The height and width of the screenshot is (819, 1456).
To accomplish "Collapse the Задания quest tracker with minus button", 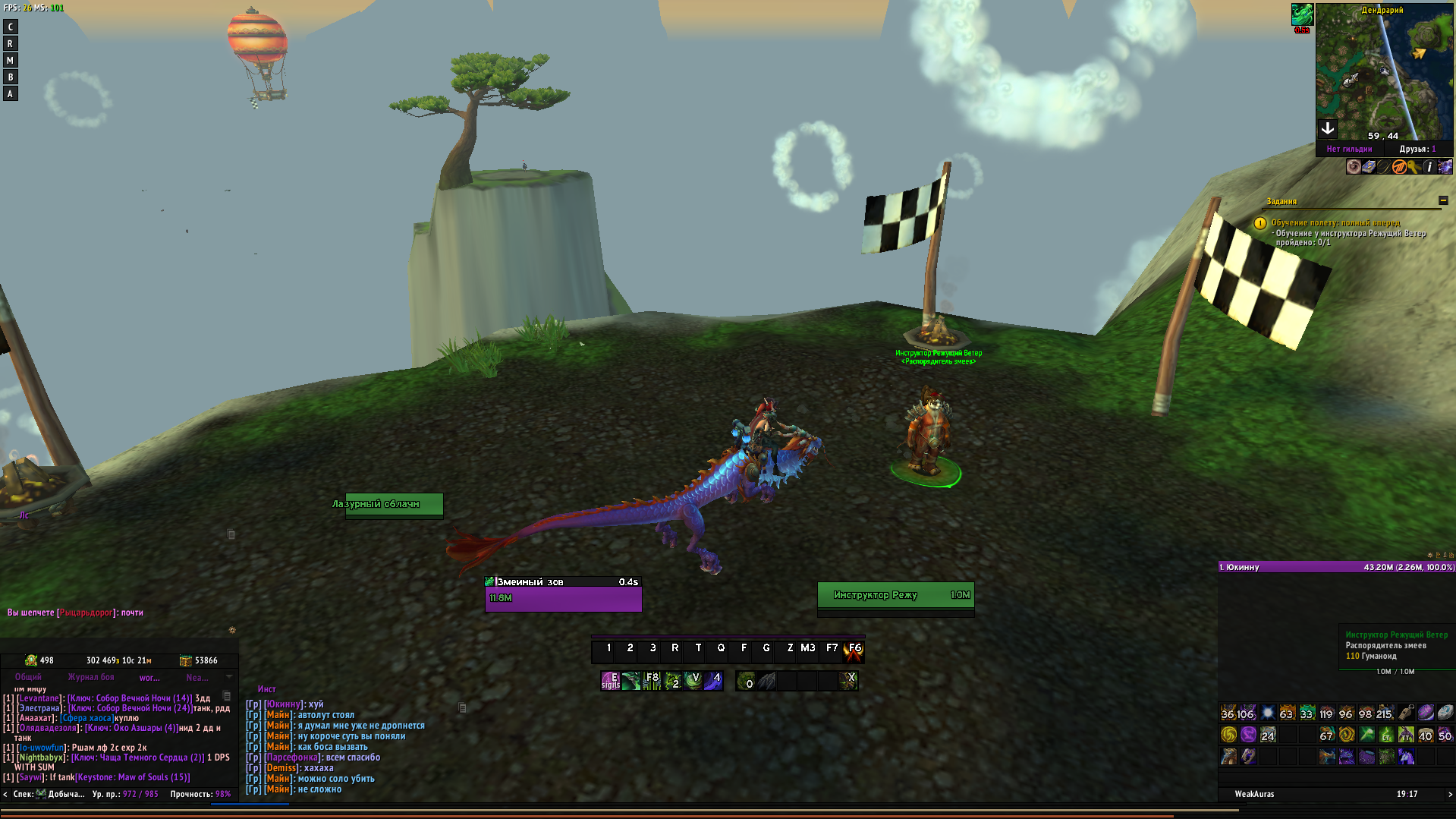I will (1443, 201).
